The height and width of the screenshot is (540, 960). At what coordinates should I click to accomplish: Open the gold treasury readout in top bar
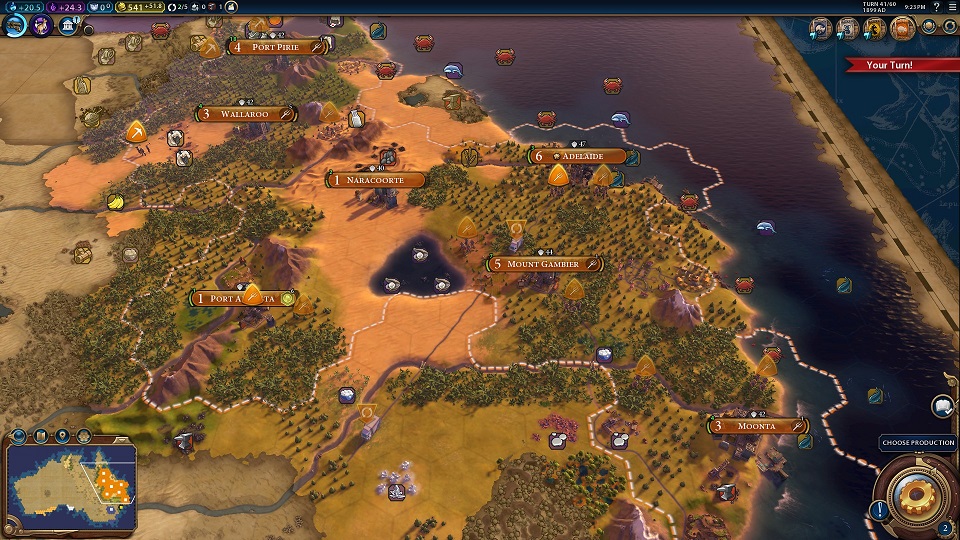point(138,7)
